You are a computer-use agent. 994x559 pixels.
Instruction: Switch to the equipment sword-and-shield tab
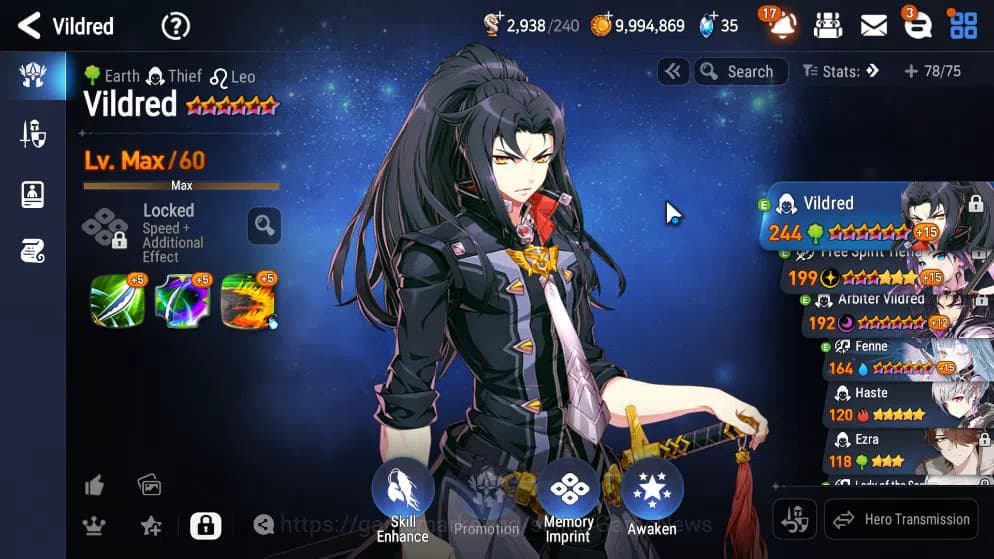tap(33, 135)
